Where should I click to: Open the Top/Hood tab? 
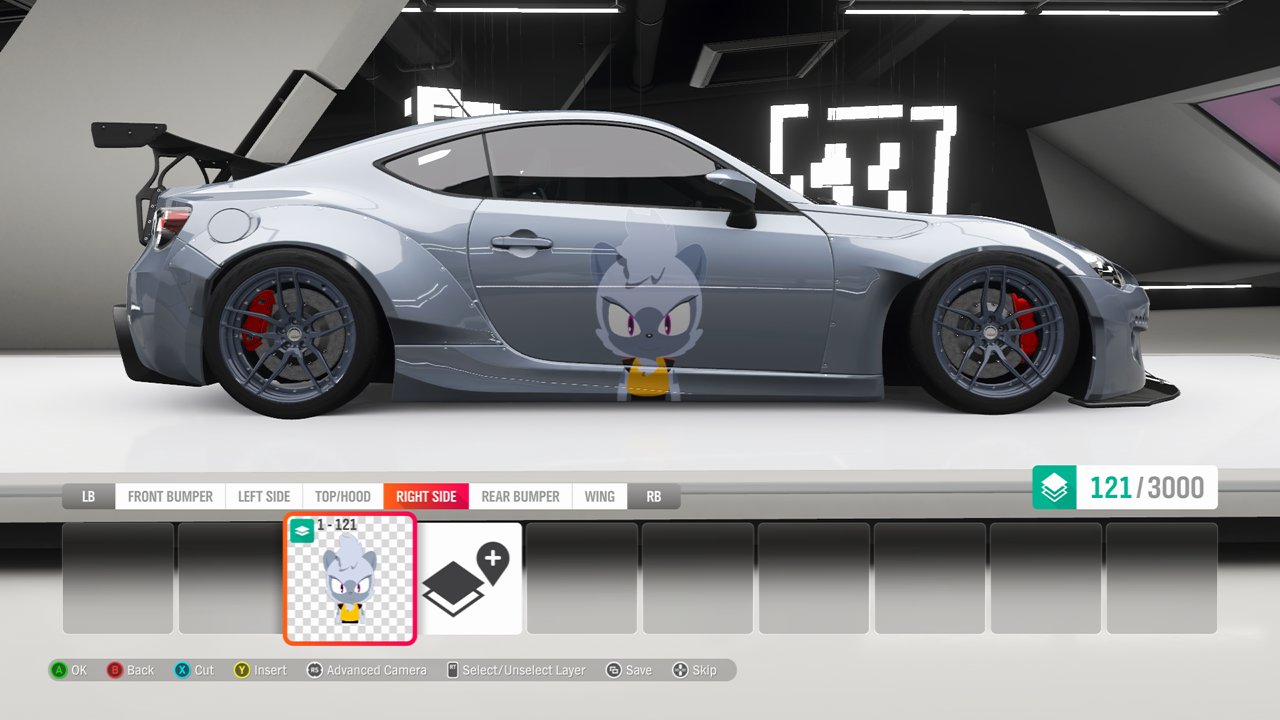pos(342,497)
